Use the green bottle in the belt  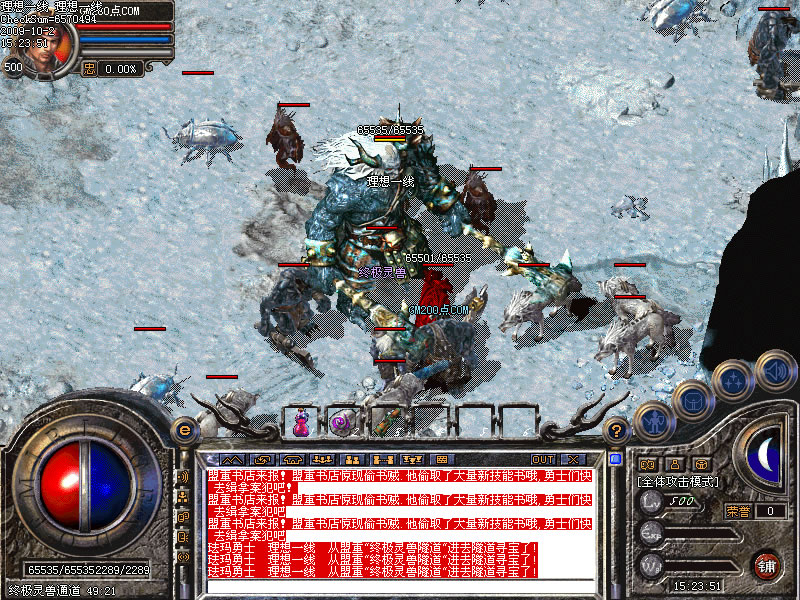click(385, 423)
